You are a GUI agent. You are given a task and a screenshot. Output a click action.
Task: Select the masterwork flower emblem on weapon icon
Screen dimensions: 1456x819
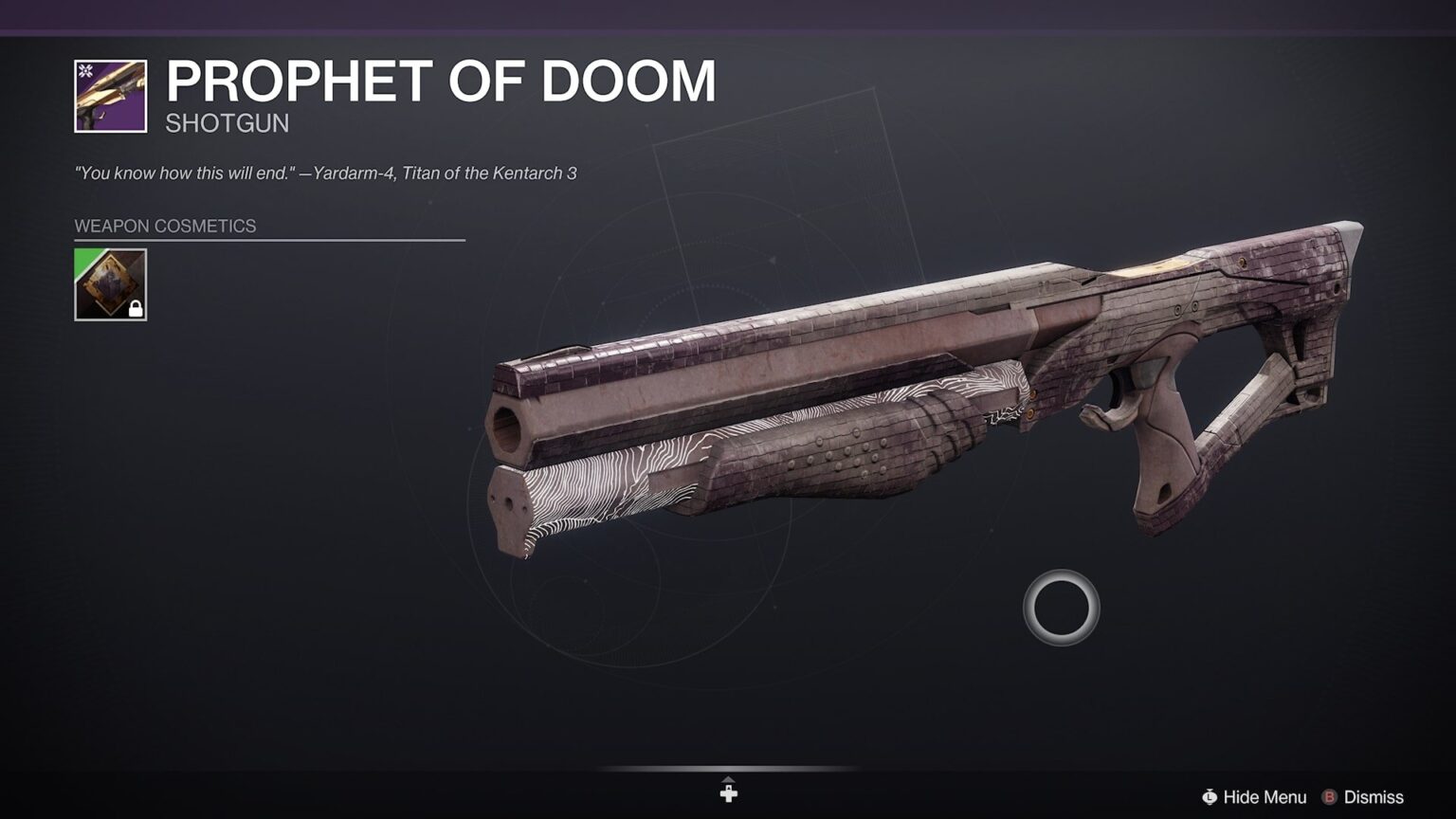(83, 69)
